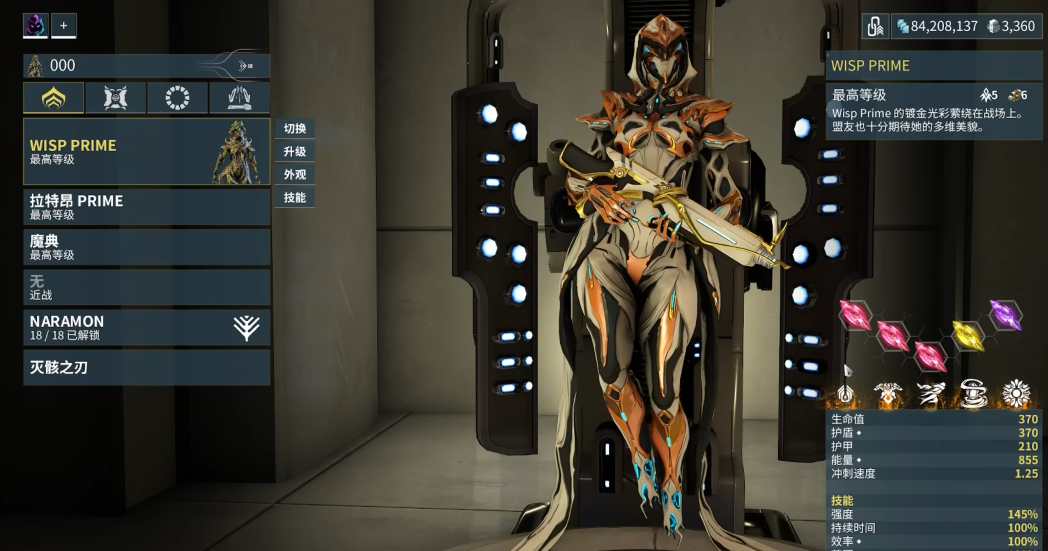This screenshot has height=551, width=1048.
Task: Choose the 拉特昂 PRIME primary weapon slot
Action: (146, 207)
